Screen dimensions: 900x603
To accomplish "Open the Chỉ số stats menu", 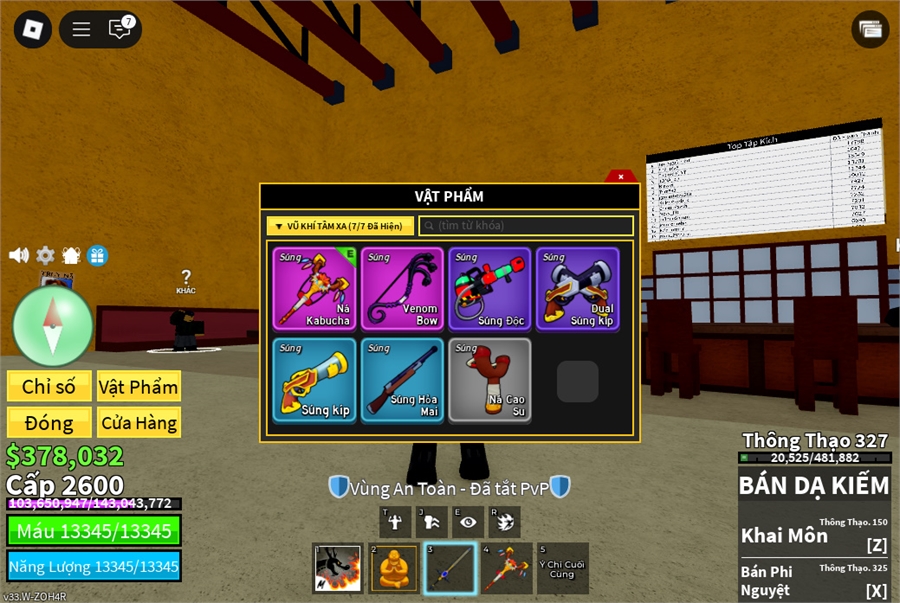I will [49, 387].
